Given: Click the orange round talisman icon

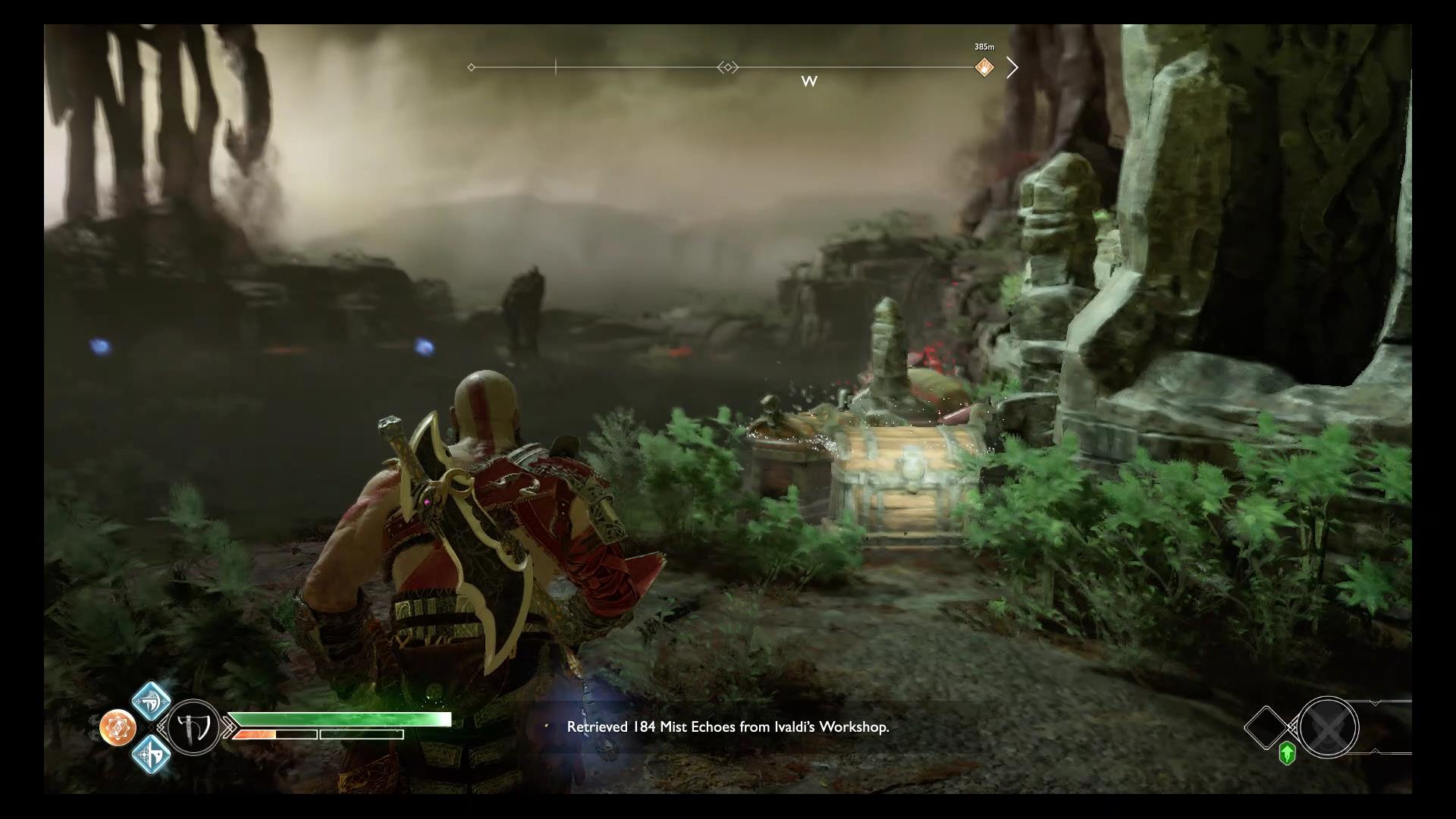Looking at the screenshot, I should (x=118, y=728).
